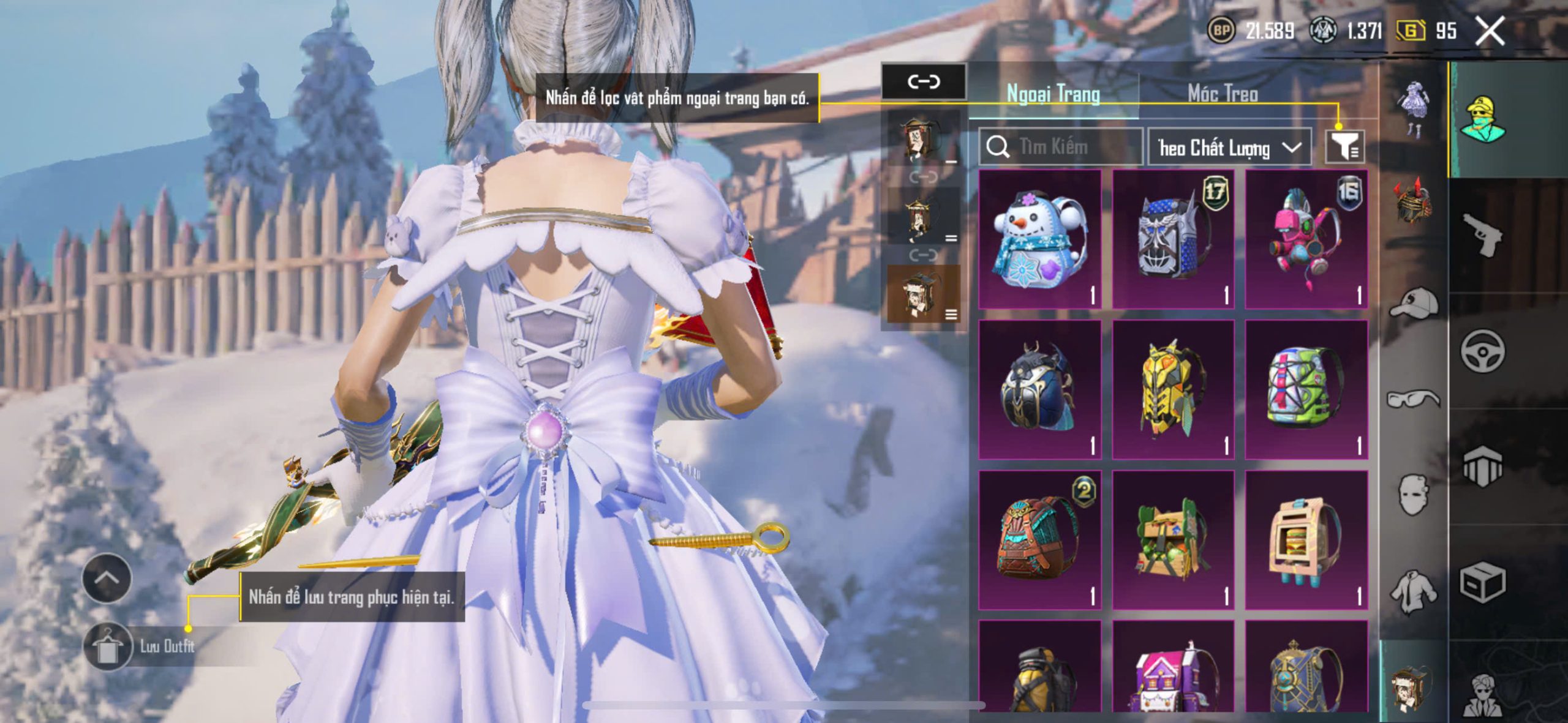Image resolution: width=1568 pixels, height=723 pixels.
Task: Click the chain link button
Action: 924,81
